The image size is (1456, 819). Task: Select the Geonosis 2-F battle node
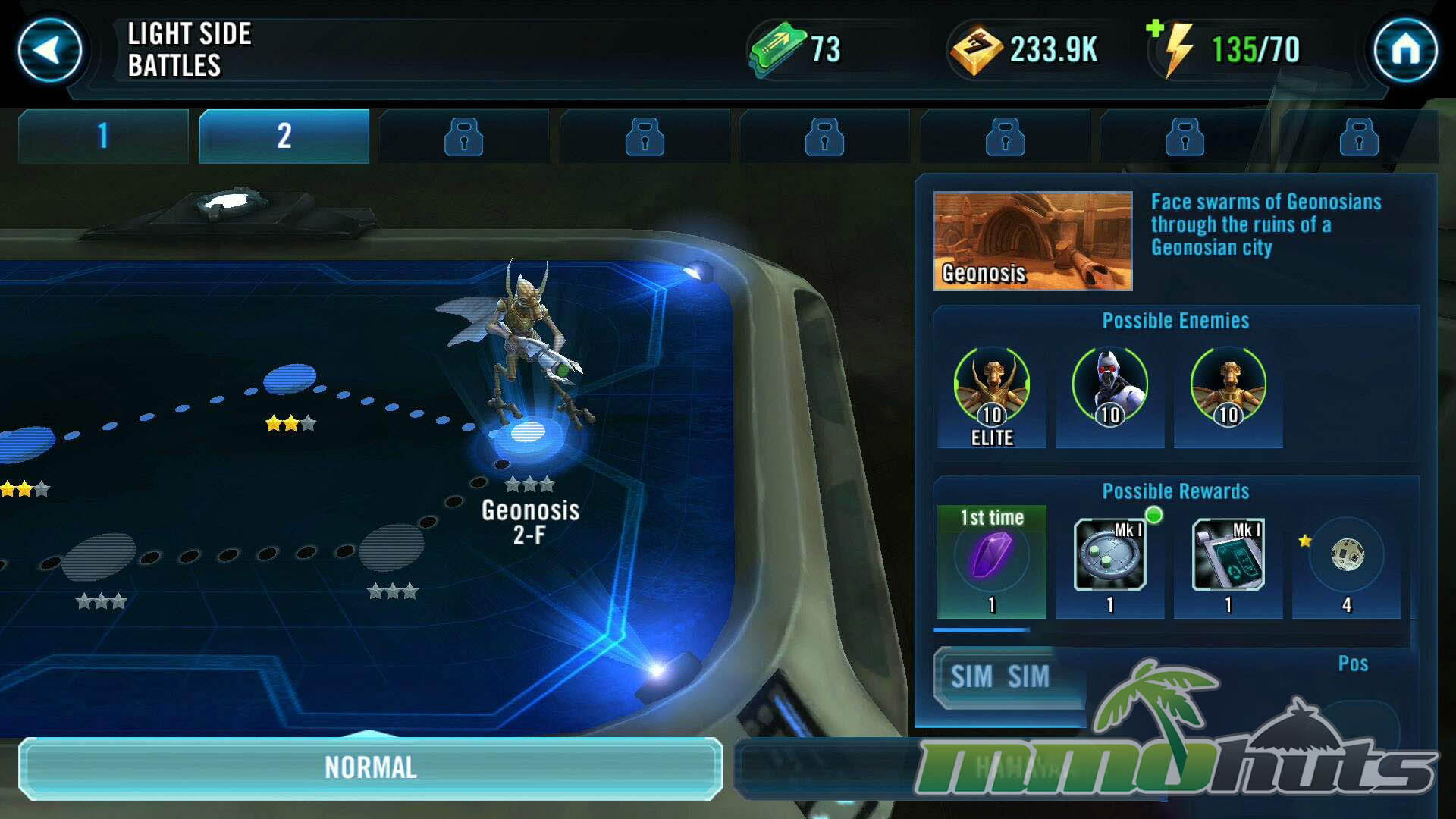click(x=528, y=434)
